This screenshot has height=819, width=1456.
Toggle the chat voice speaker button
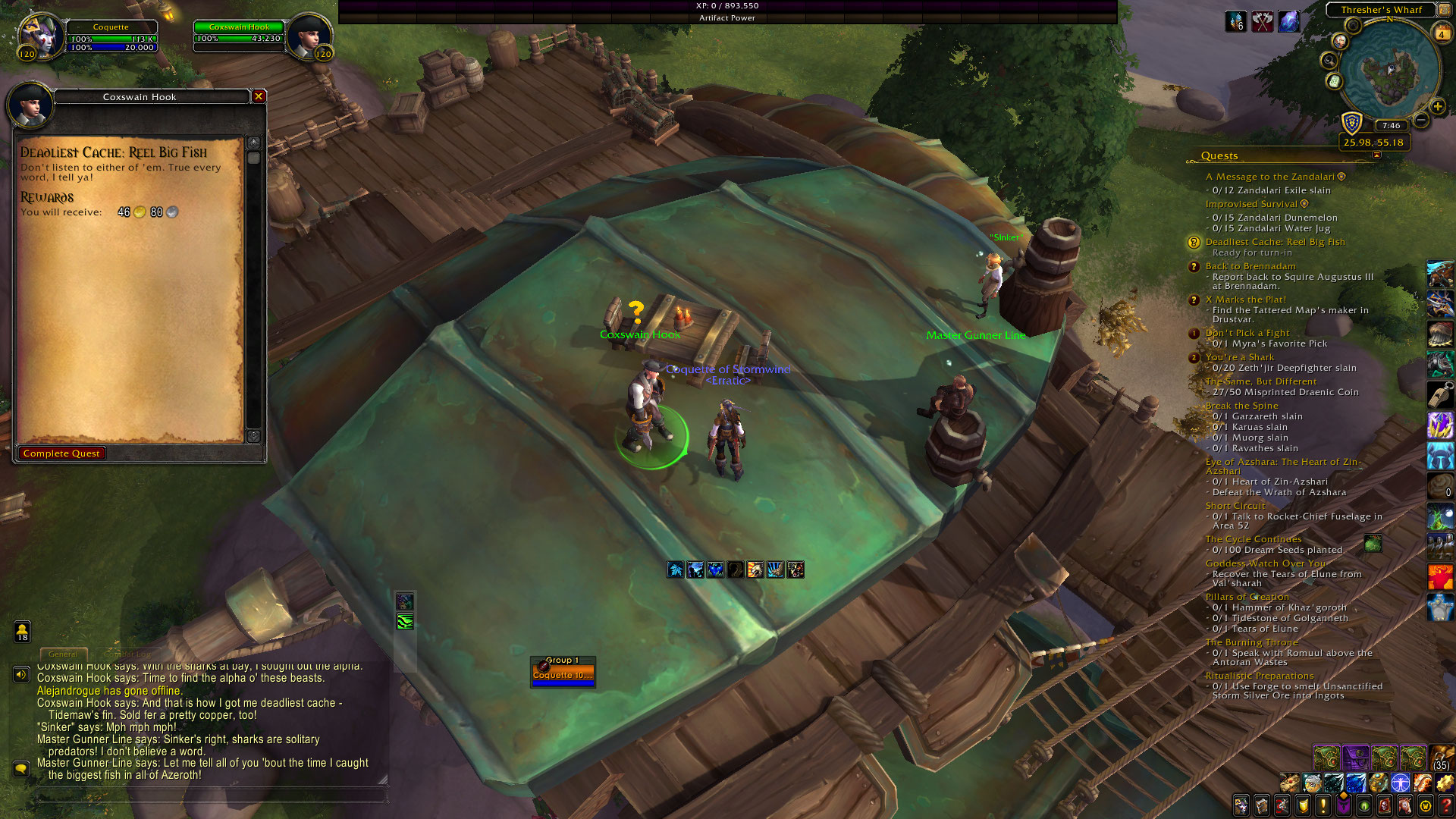click(x=20, y=674)
